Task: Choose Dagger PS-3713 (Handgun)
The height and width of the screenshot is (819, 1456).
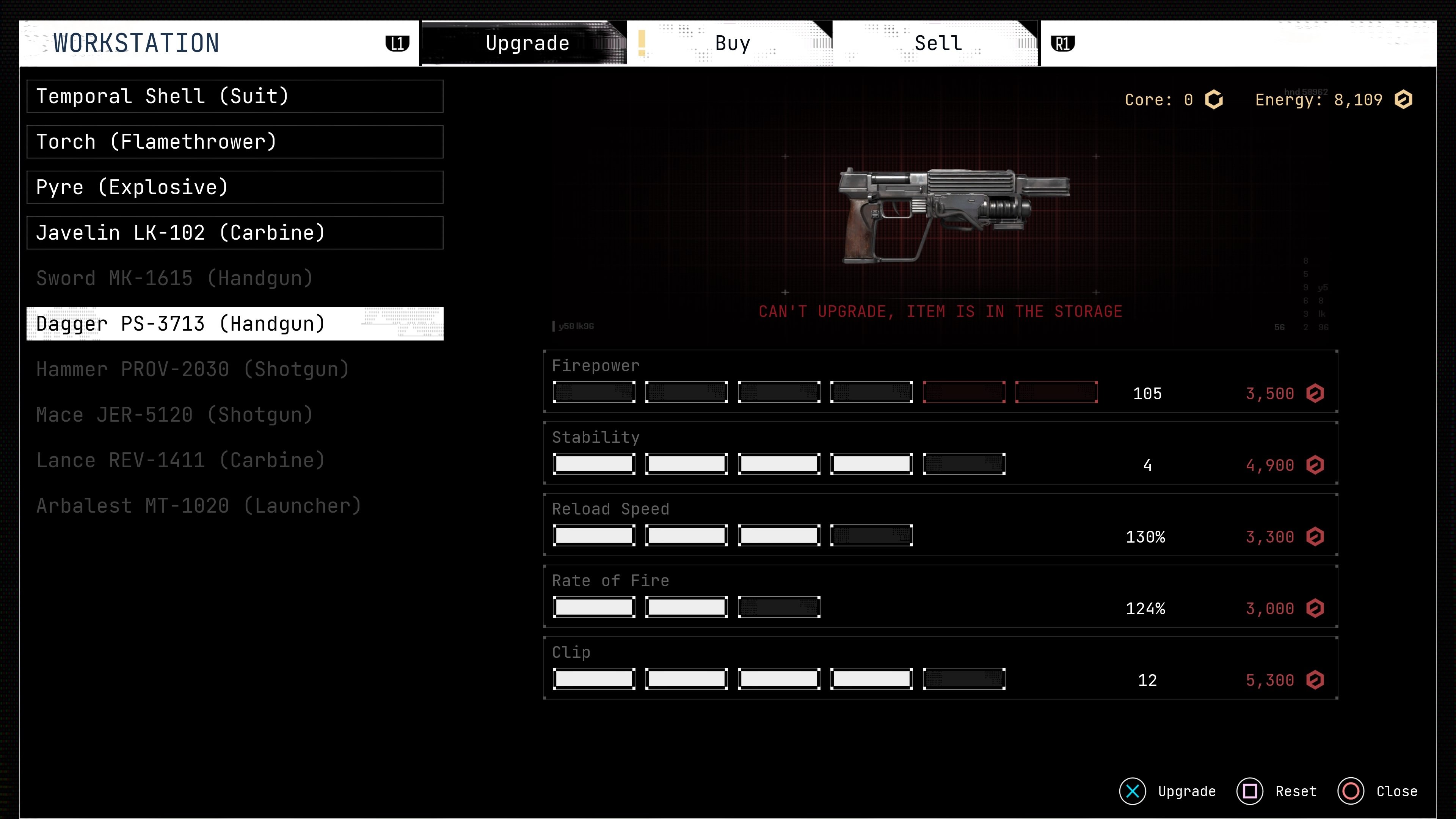Action: point(235,324)
